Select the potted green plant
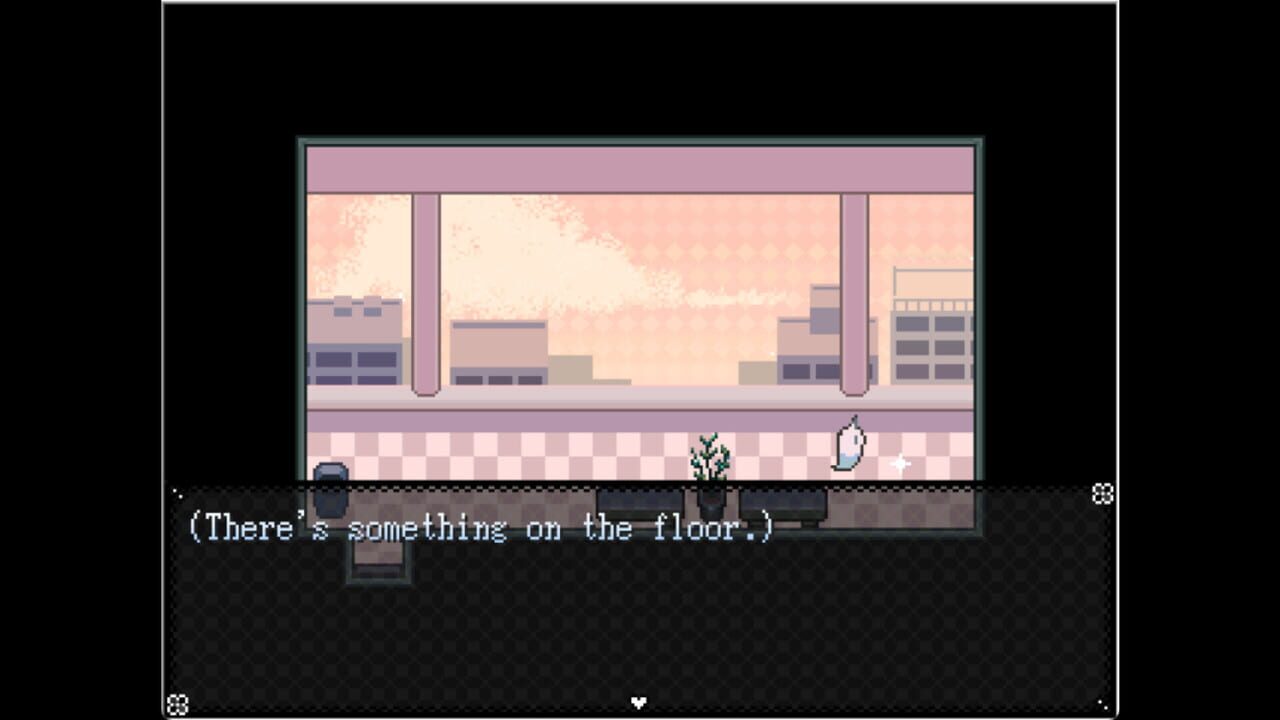 [x=710, y=460]
